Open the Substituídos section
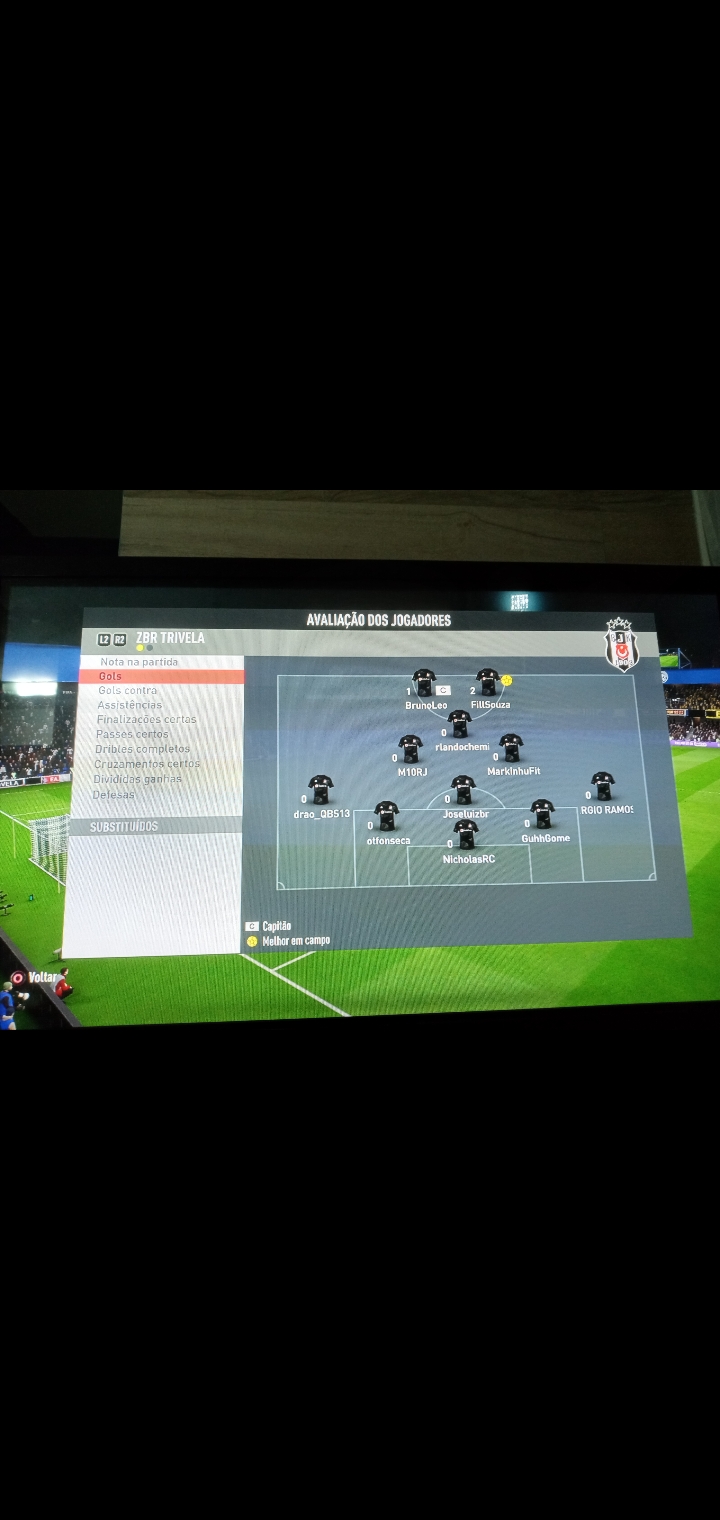The height and width of the screenshot is (1520, 720). 124,827
